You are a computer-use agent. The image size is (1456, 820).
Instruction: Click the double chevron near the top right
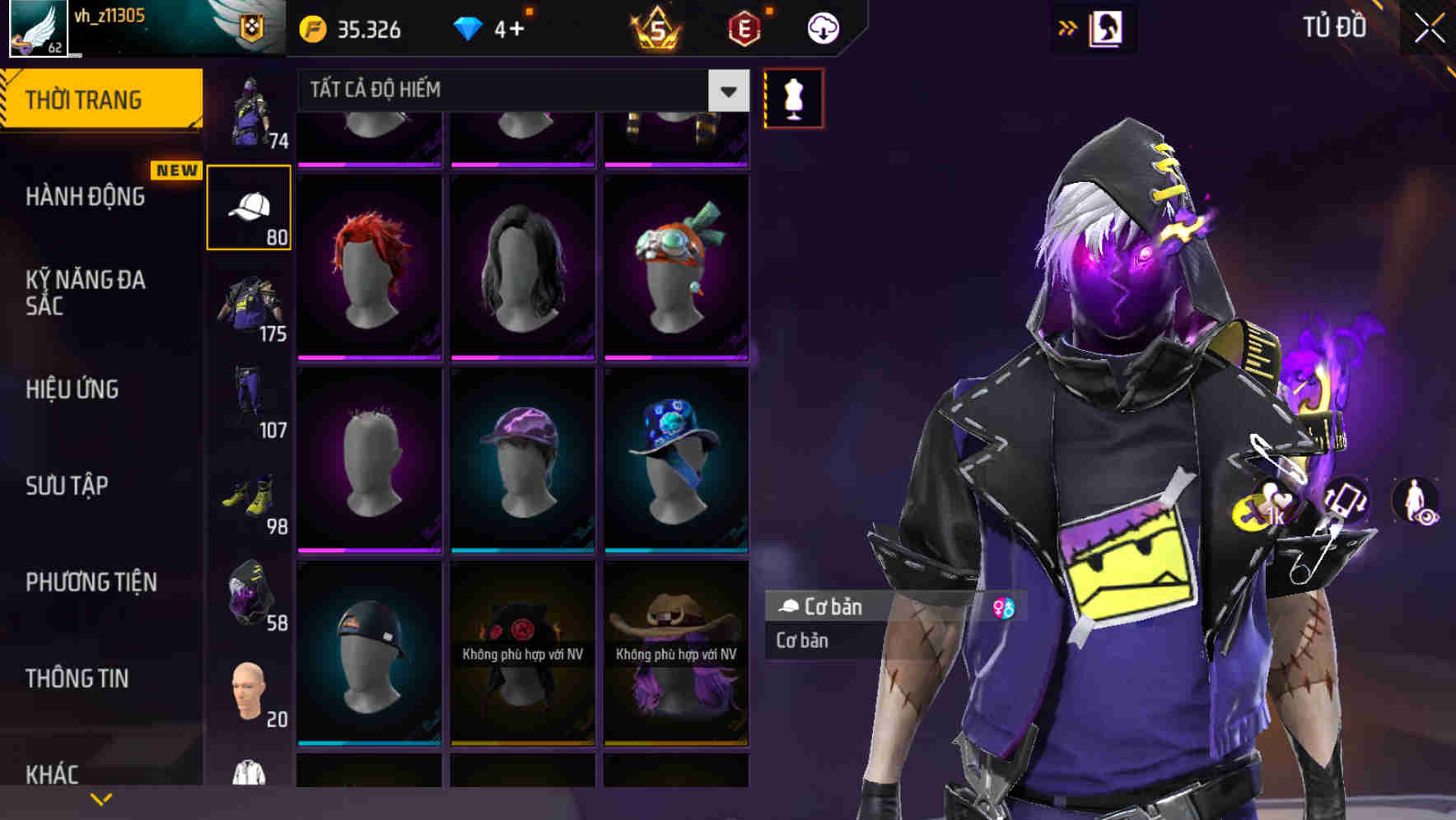coord(1068,27)
